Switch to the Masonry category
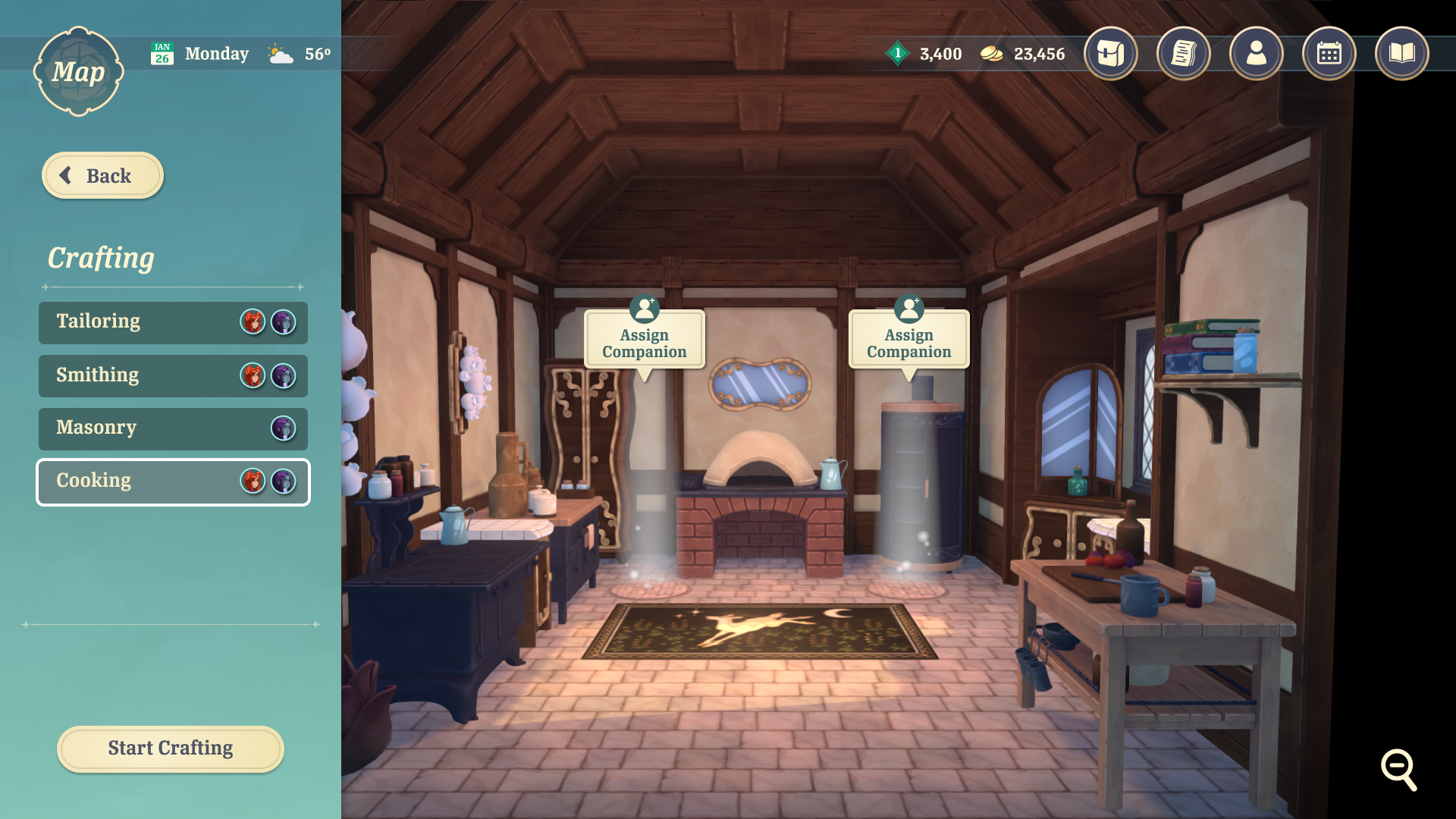Viewport: 1456px width, 819px height. tap(173, 428)
